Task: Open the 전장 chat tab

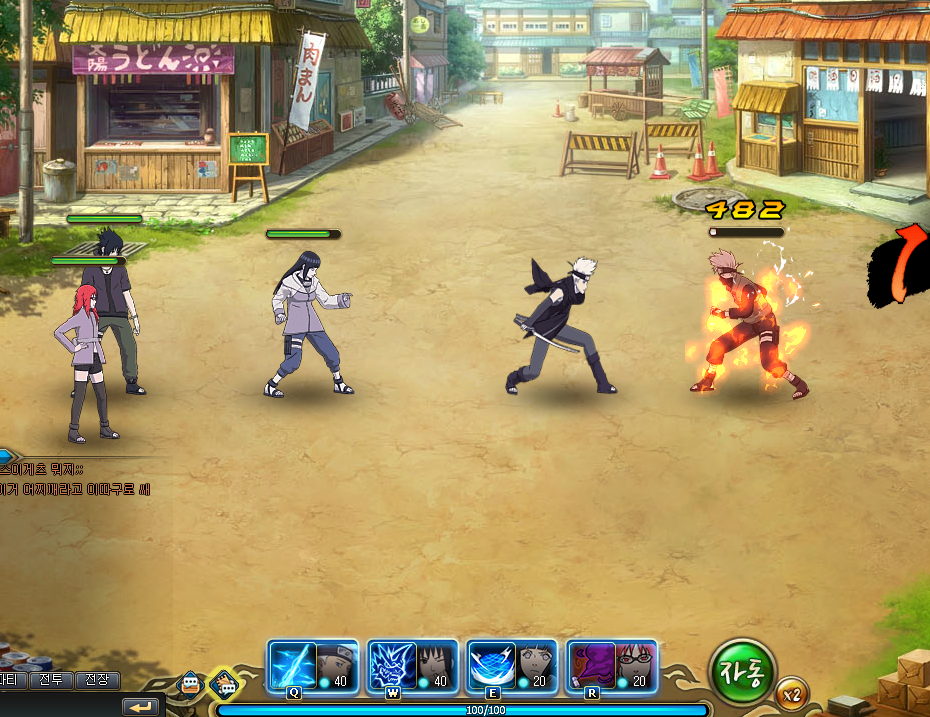Action: click(x=97, y=680)
